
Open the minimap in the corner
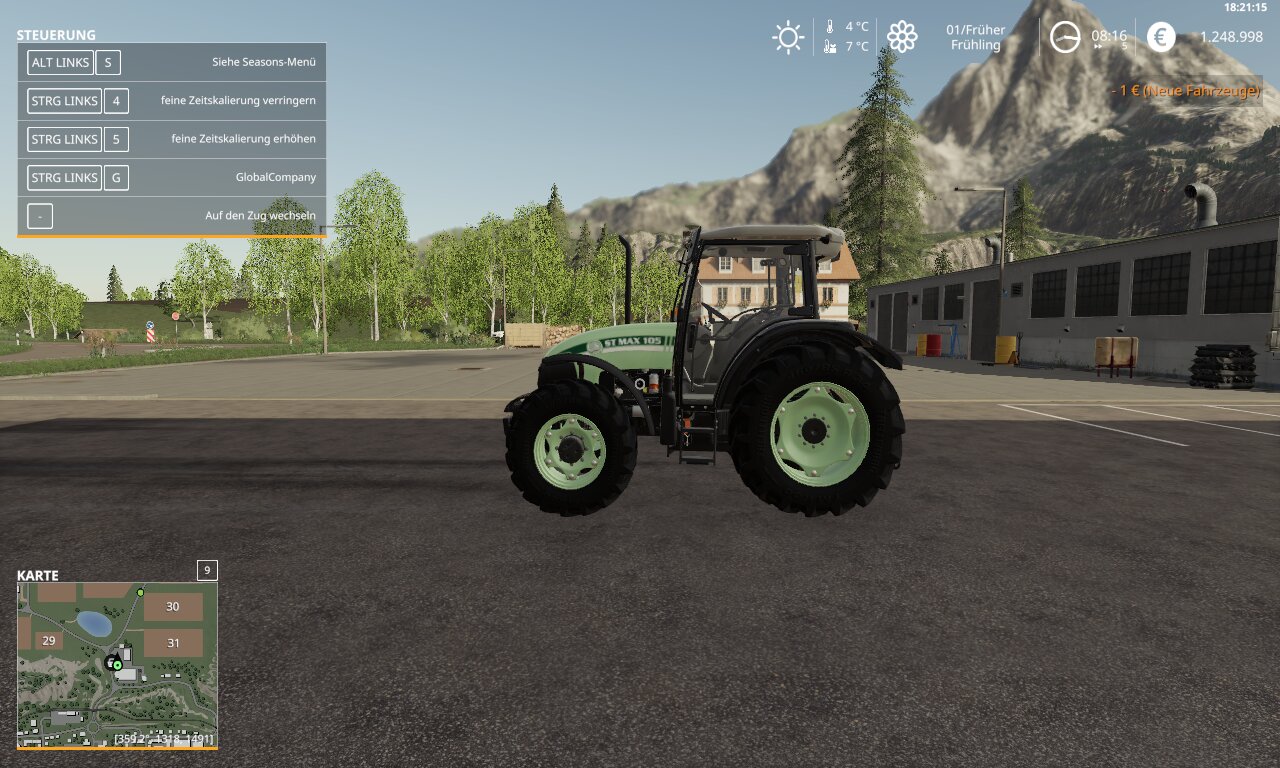pyautogui.click(x=117, y=665)
